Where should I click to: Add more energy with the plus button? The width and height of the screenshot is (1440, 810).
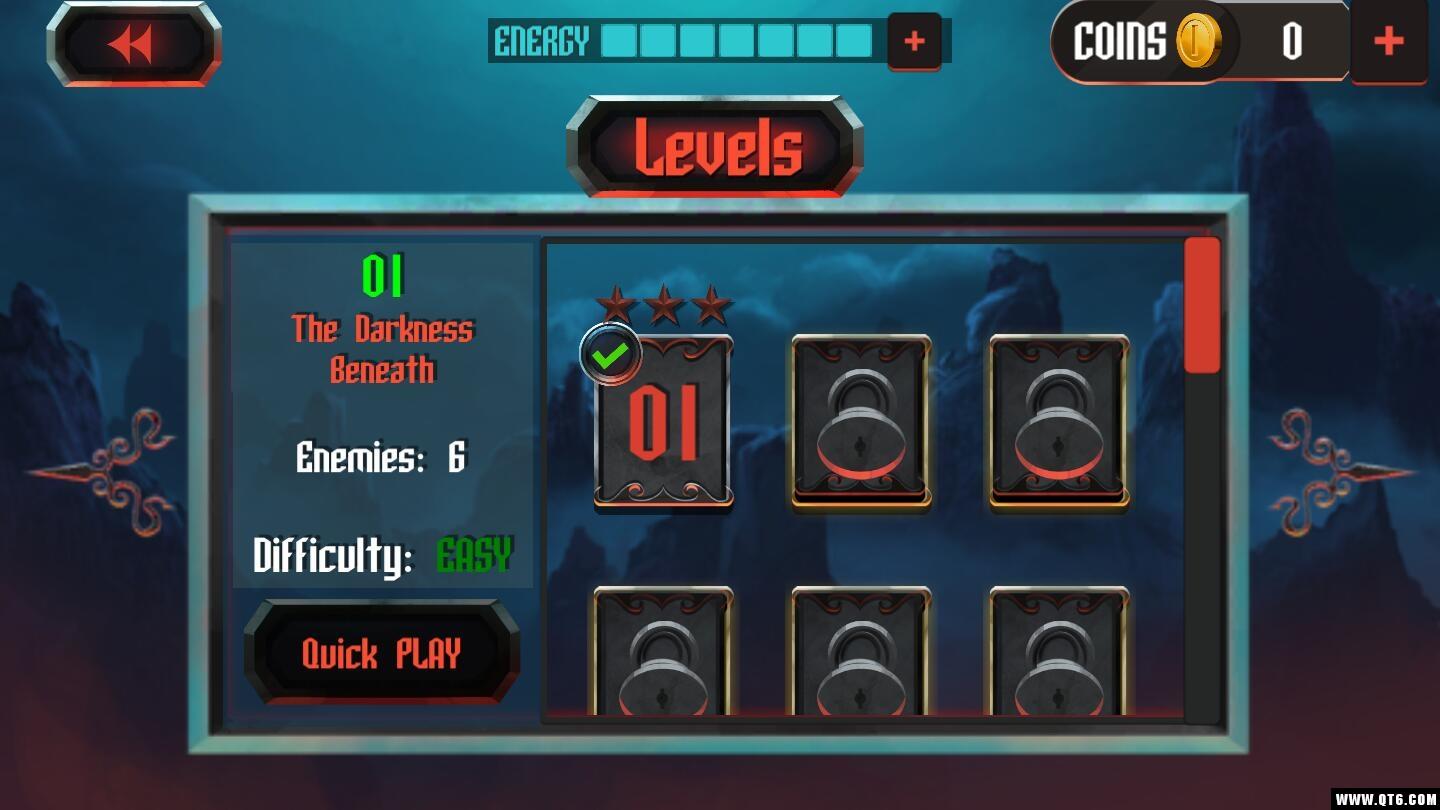coord(914,41)
